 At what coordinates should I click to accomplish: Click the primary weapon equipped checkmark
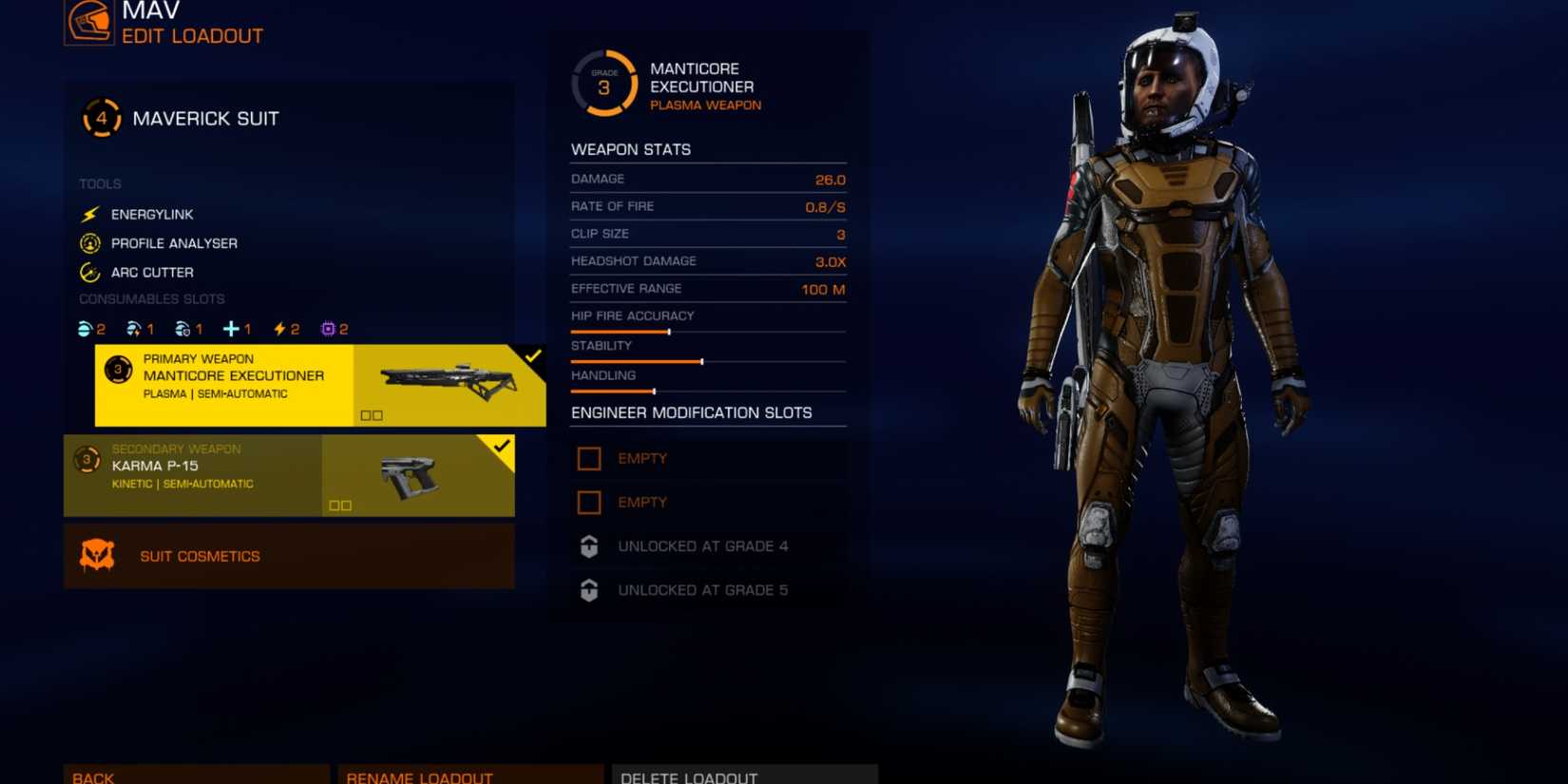tap(532, 357)
